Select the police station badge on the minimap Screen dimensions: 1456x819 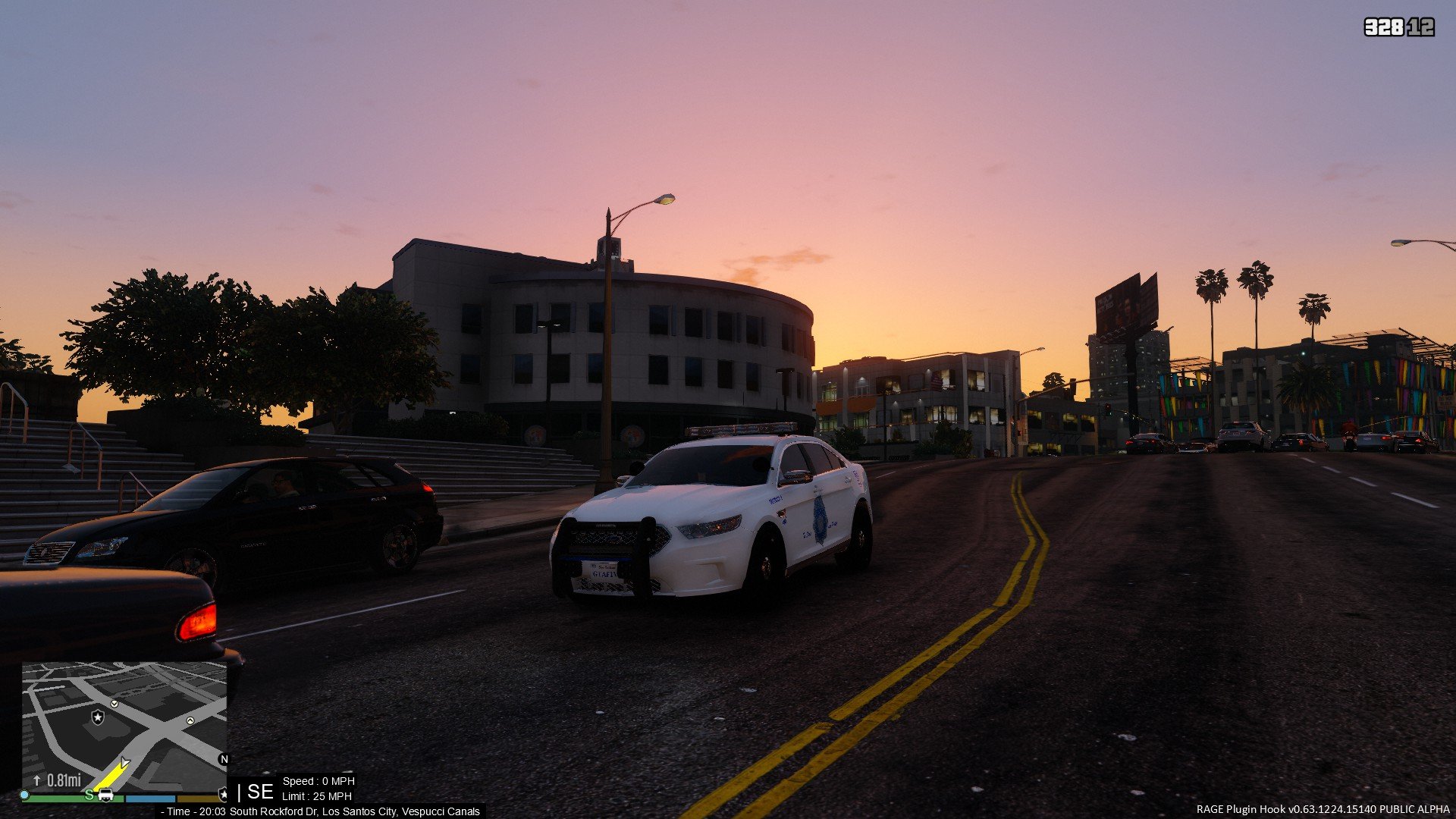point(98,717)
